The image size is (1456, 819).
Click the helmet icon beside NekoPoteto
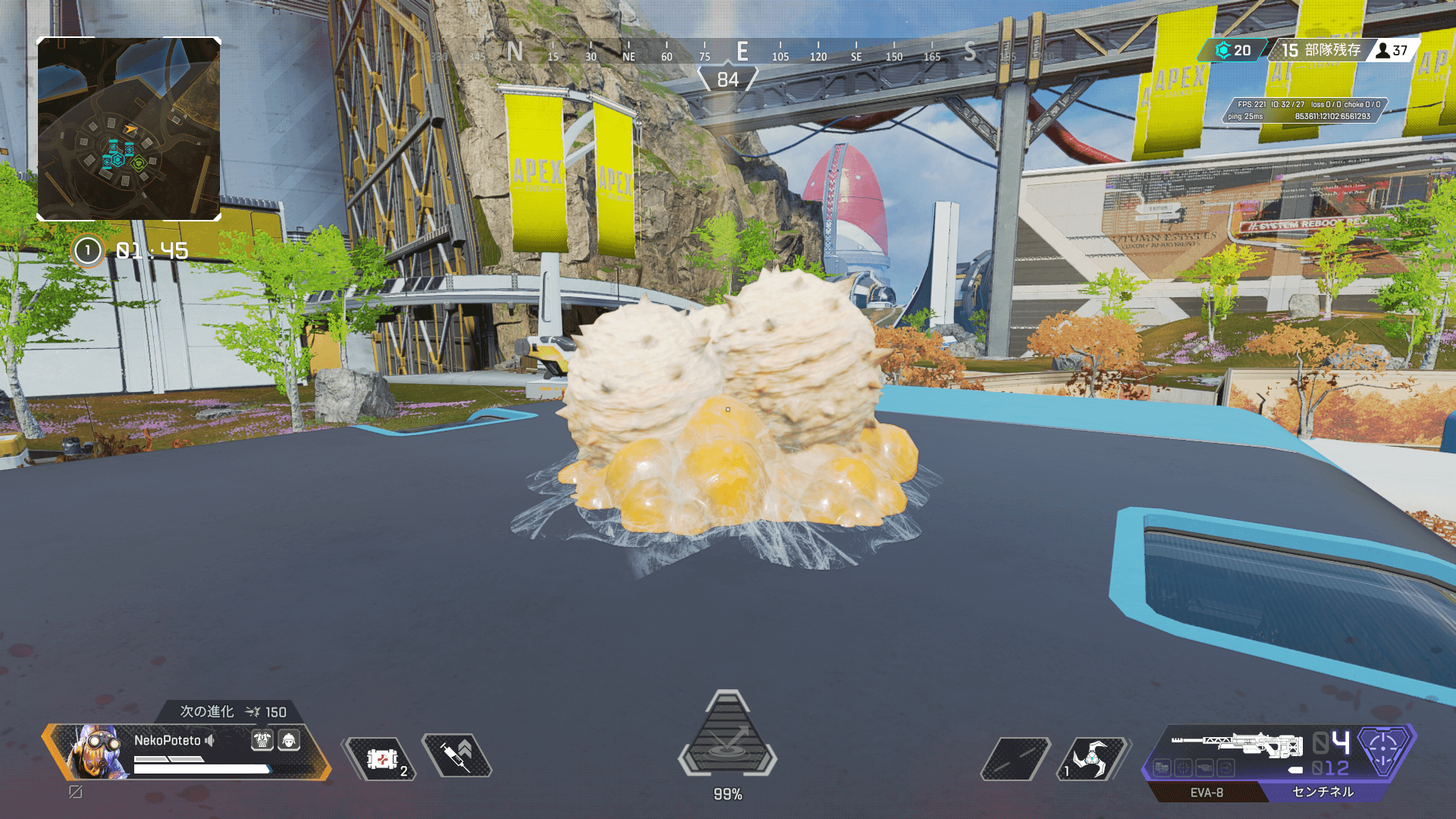(x=289, y=740)
